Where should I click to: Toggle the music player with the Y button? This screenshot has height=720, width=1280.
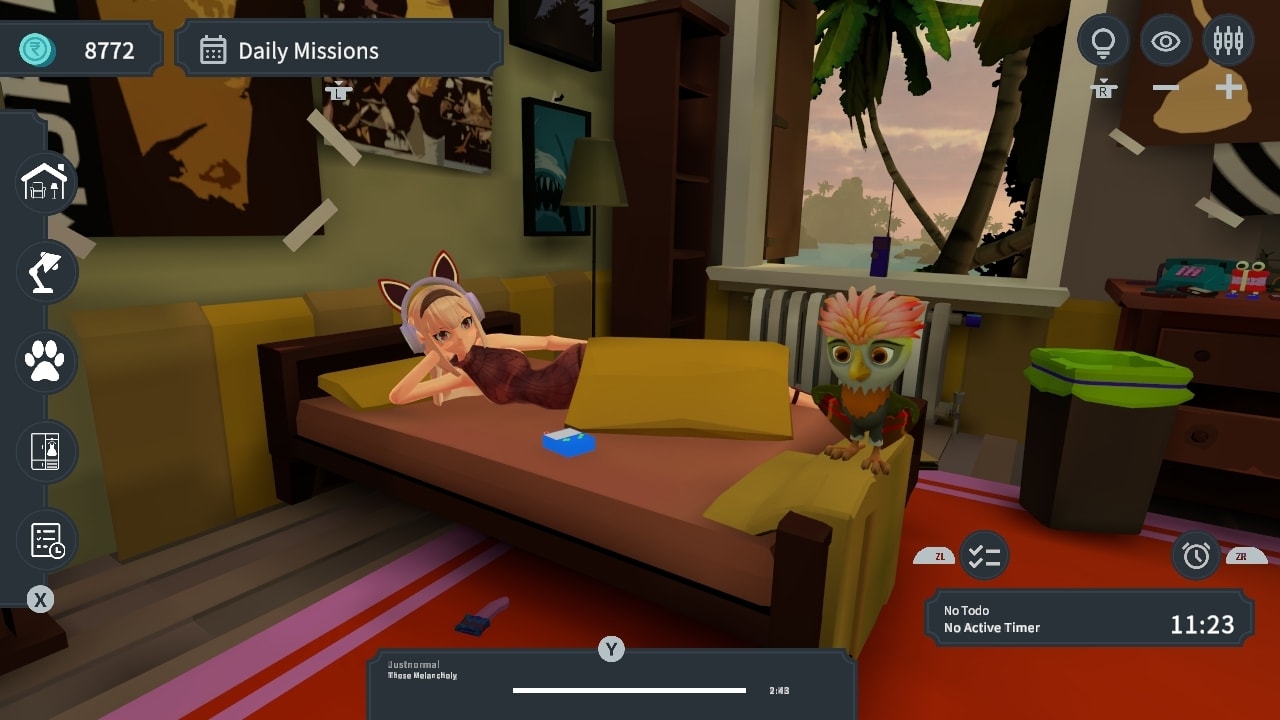[x=612, y=649]
